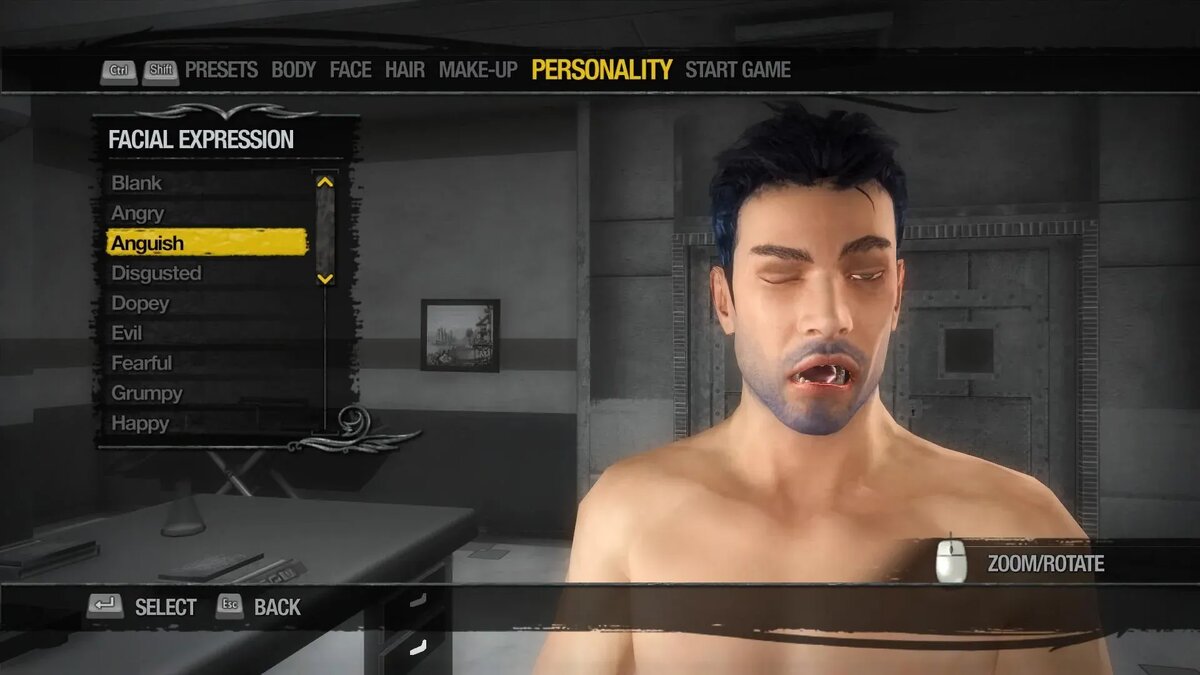Click the expression list's up arrow
1200x675 pixels.
(324, 182)
